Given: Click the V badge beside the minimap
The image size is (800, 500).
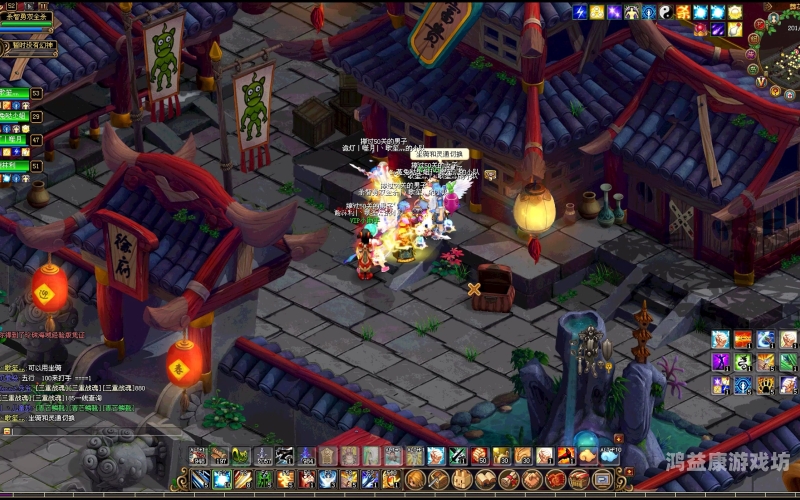Looking at the screenshot, I should (761, 81).
